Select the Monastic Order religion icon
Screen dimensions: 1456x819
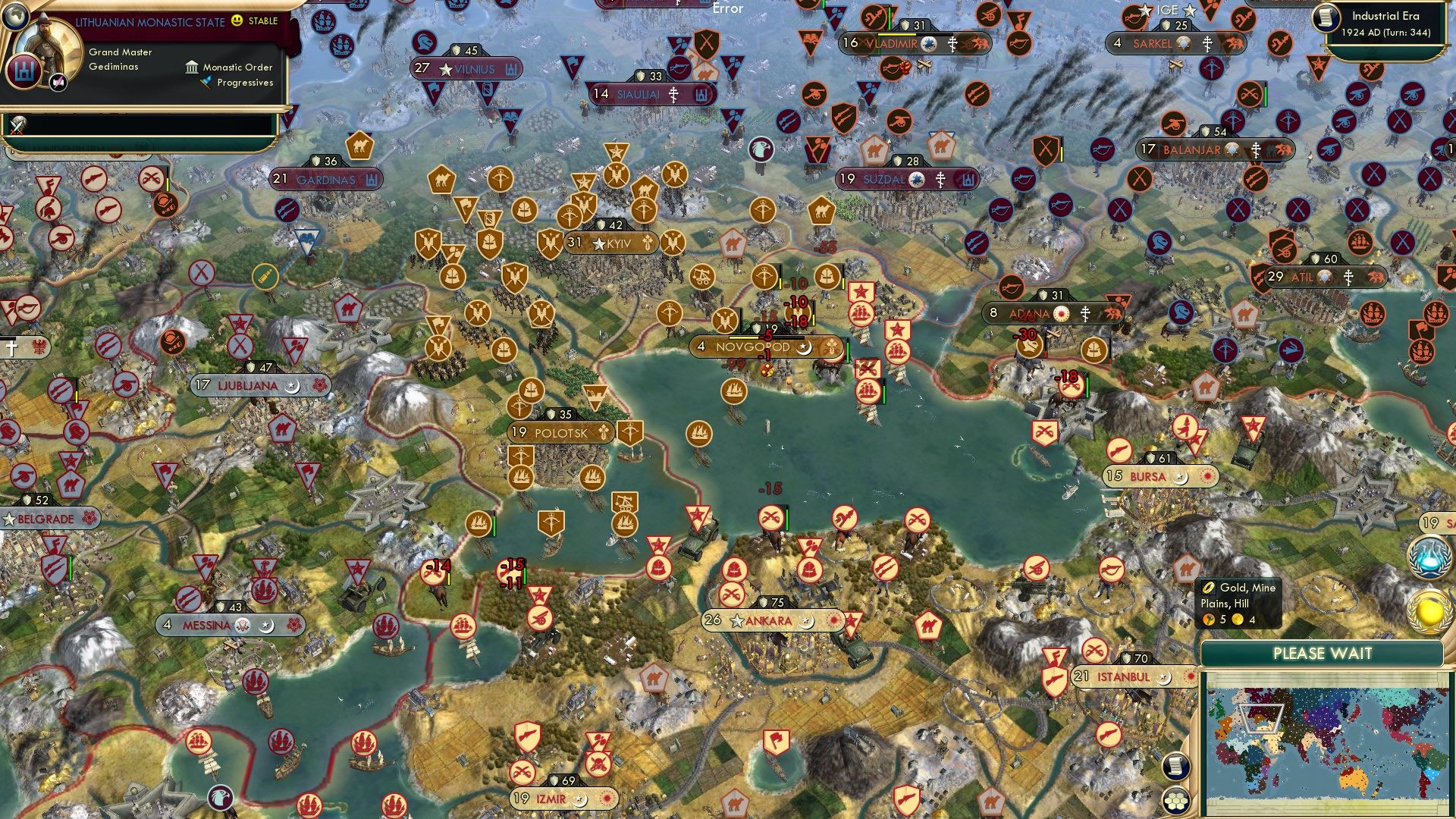click(x=190, y=67)
